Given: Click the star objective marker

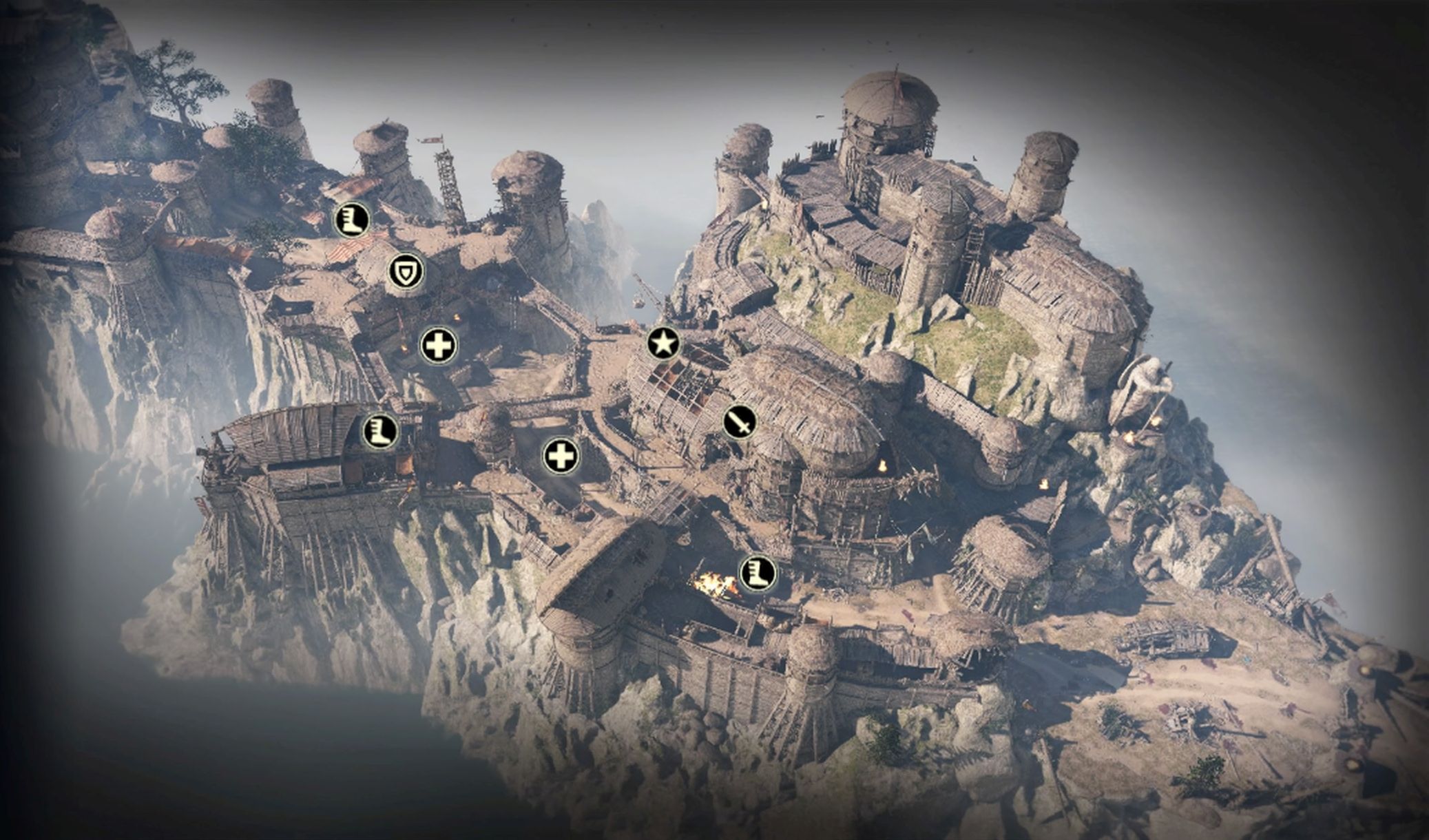Looking at the screenshot, I should (x=663, y=343).
